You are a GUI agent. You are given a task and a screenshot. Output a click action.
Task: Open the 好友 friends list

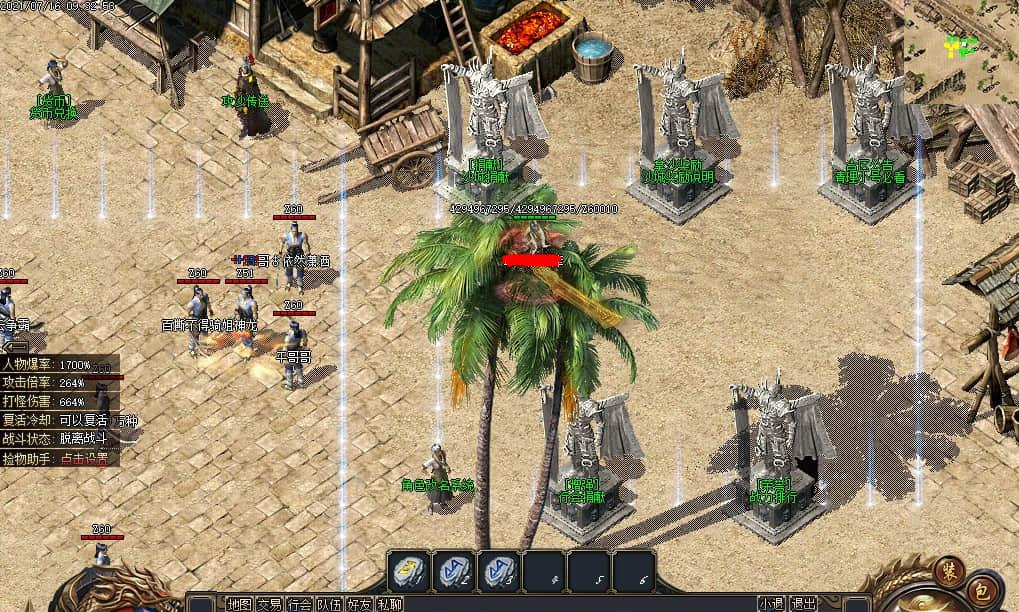pyautogui.click(x=360, y=604)
